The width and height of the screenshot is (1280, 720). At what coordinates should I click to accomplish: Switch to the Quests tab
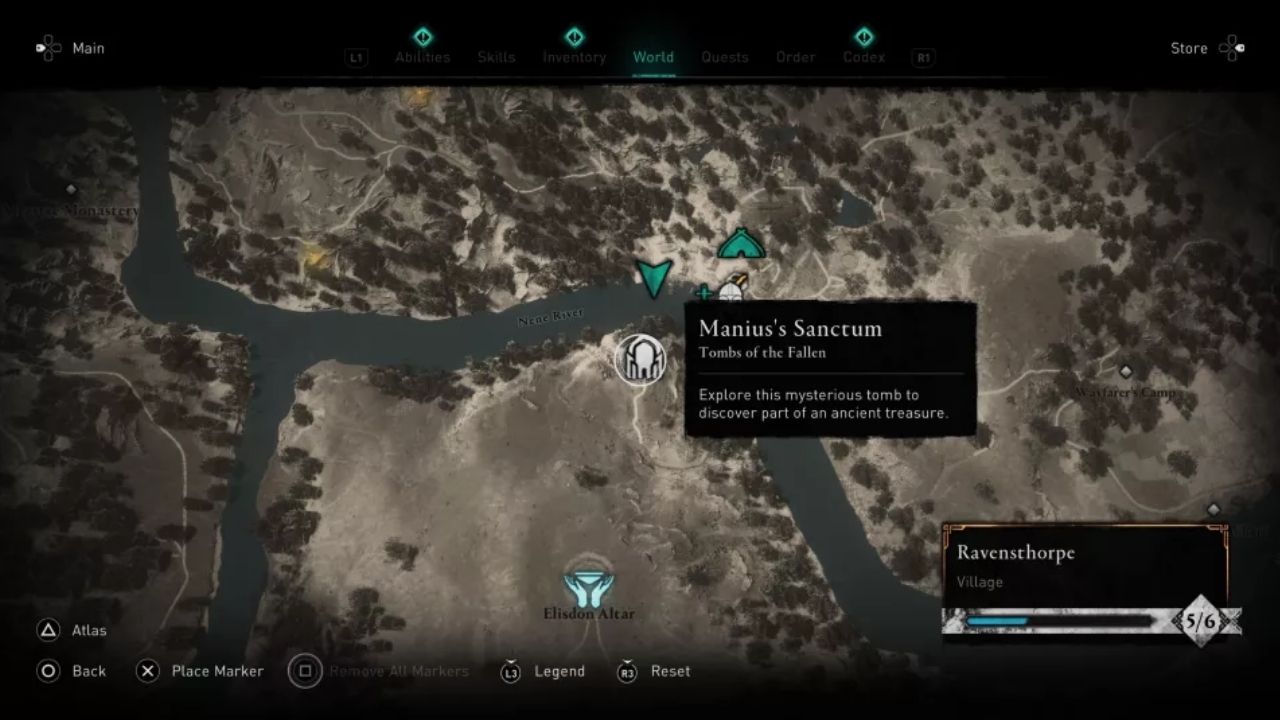coord(725,57)
